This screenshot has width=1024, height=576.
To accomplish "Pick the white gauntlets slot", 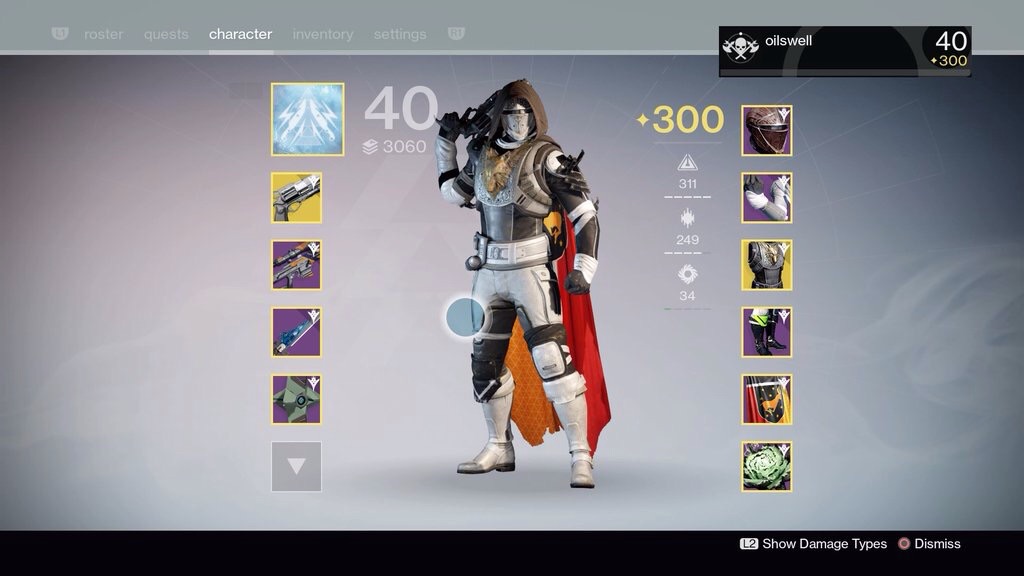I will pos(767,197).
